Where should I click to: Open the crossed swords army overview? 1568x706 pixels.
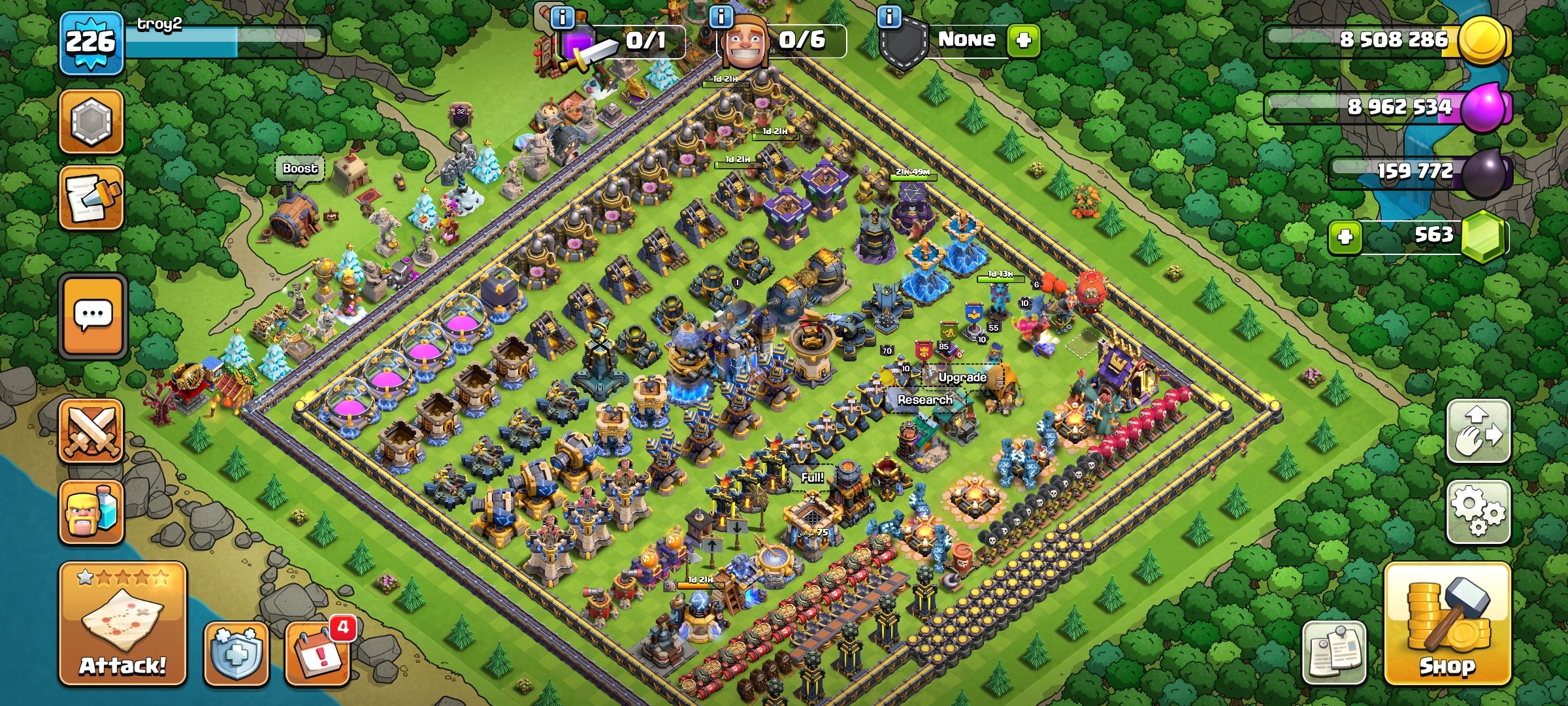coord(91,431)
